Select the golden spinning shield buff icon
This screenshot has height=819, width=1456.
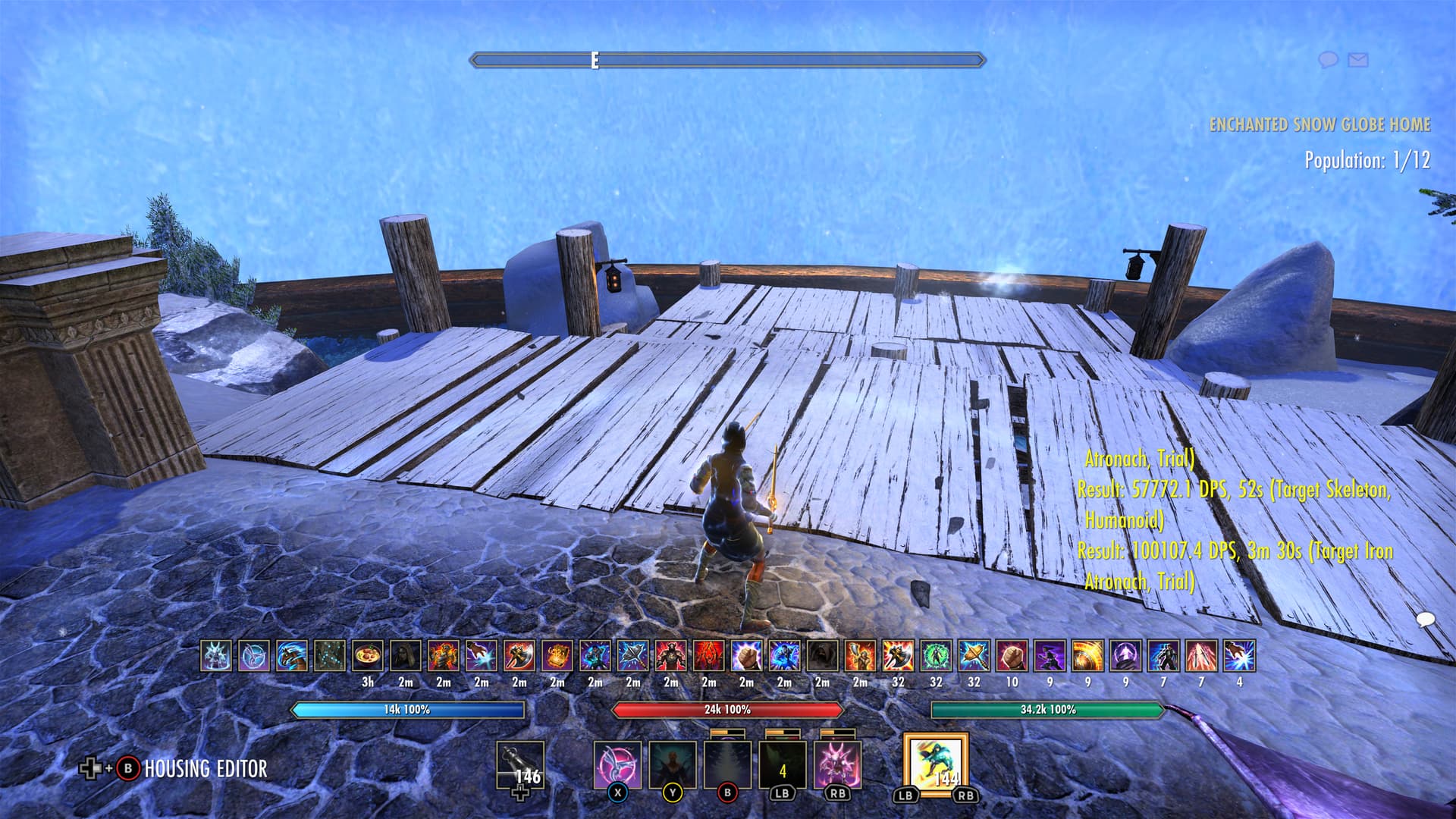(1087, 656)
